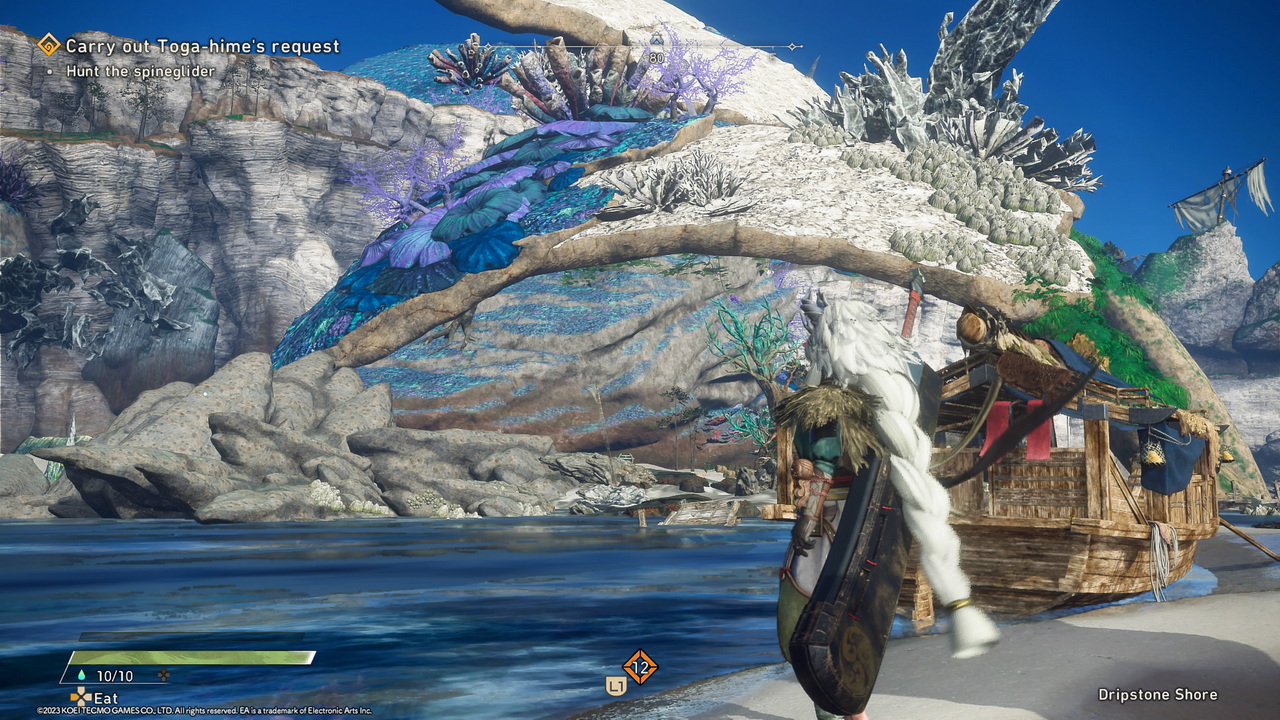Screen dimensions: 1280x720
Task: Click the orange karakuri thread diamond icon
Action: click(x=640, y=666)
